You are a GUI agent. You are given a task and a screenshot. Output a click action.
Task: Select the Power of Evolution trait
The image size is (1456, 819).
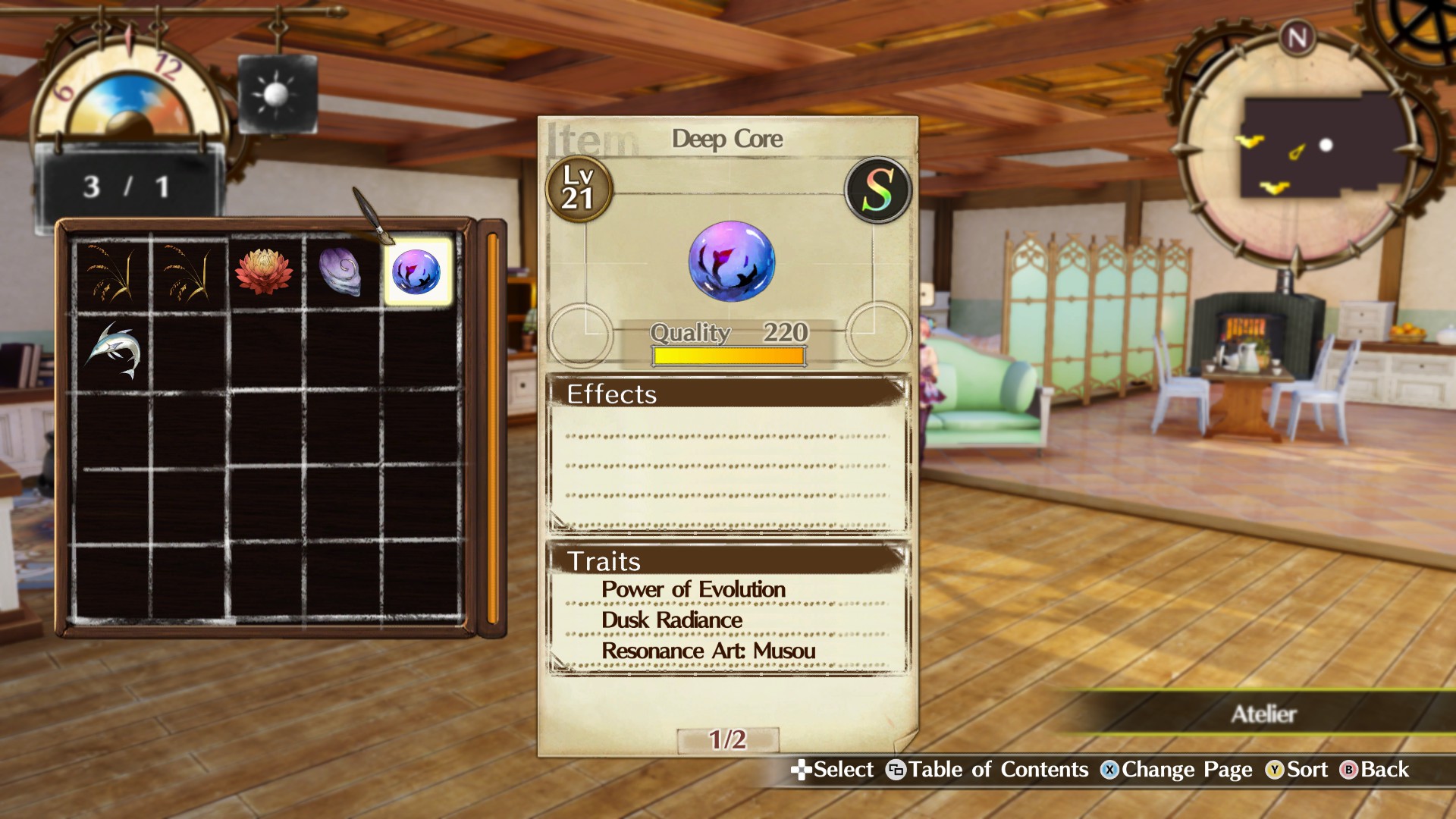point(692,588)
